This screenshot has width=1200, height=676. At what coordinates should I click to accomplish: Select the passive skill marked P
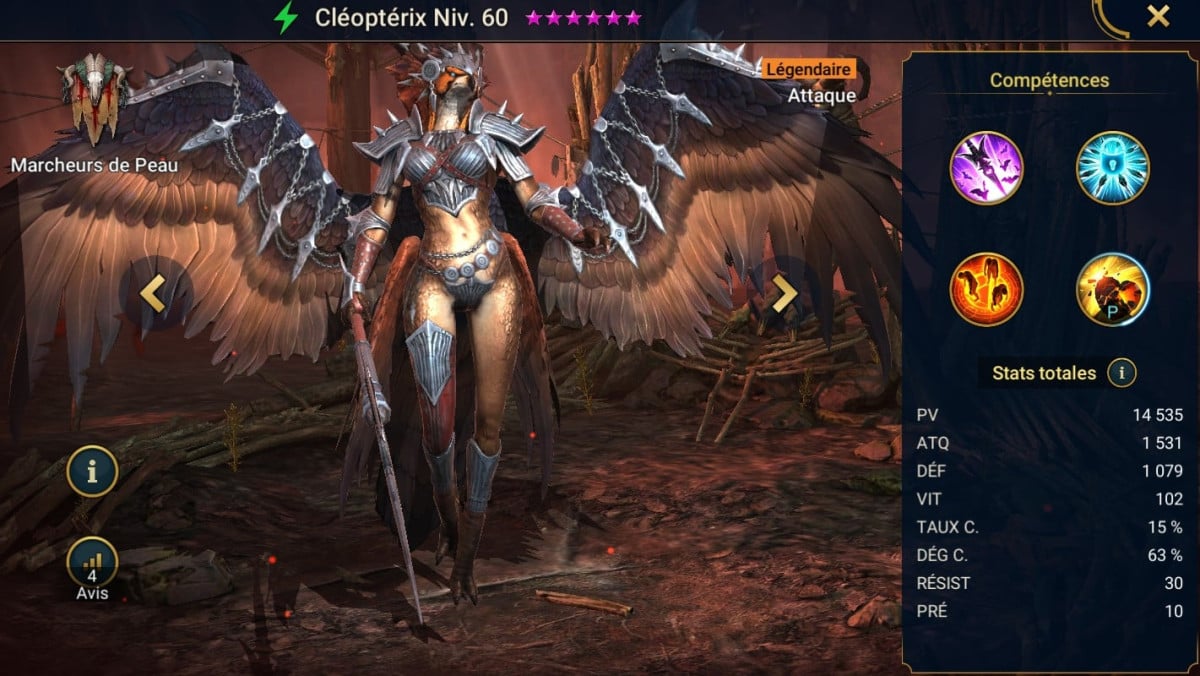[x=1112, y=289]
